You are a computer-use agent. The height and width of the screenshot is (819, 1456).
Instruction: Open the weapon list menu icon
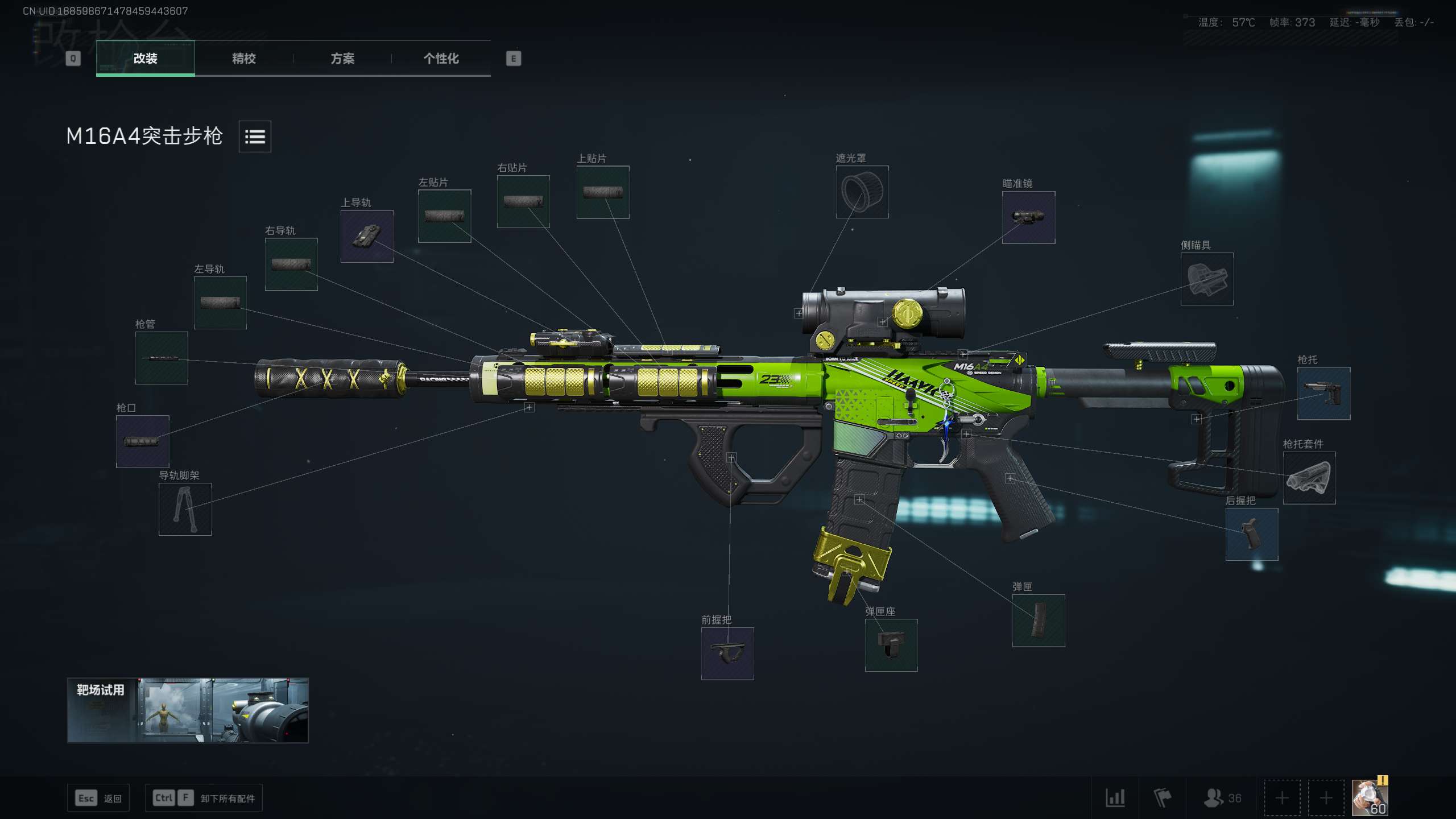255,136
